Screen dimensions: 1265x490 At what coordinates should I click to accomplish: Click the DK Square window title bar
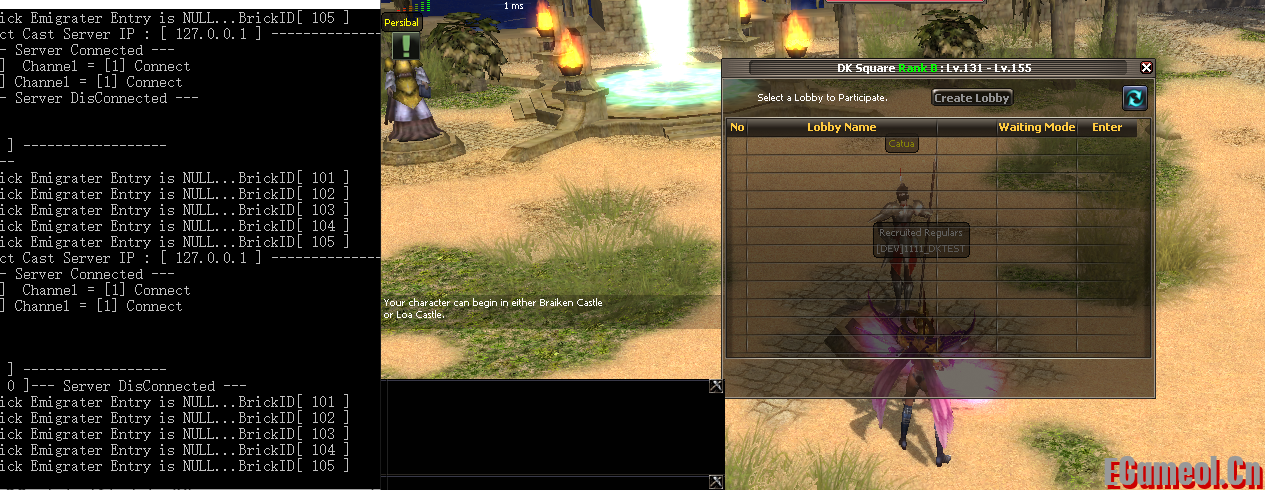932,68
